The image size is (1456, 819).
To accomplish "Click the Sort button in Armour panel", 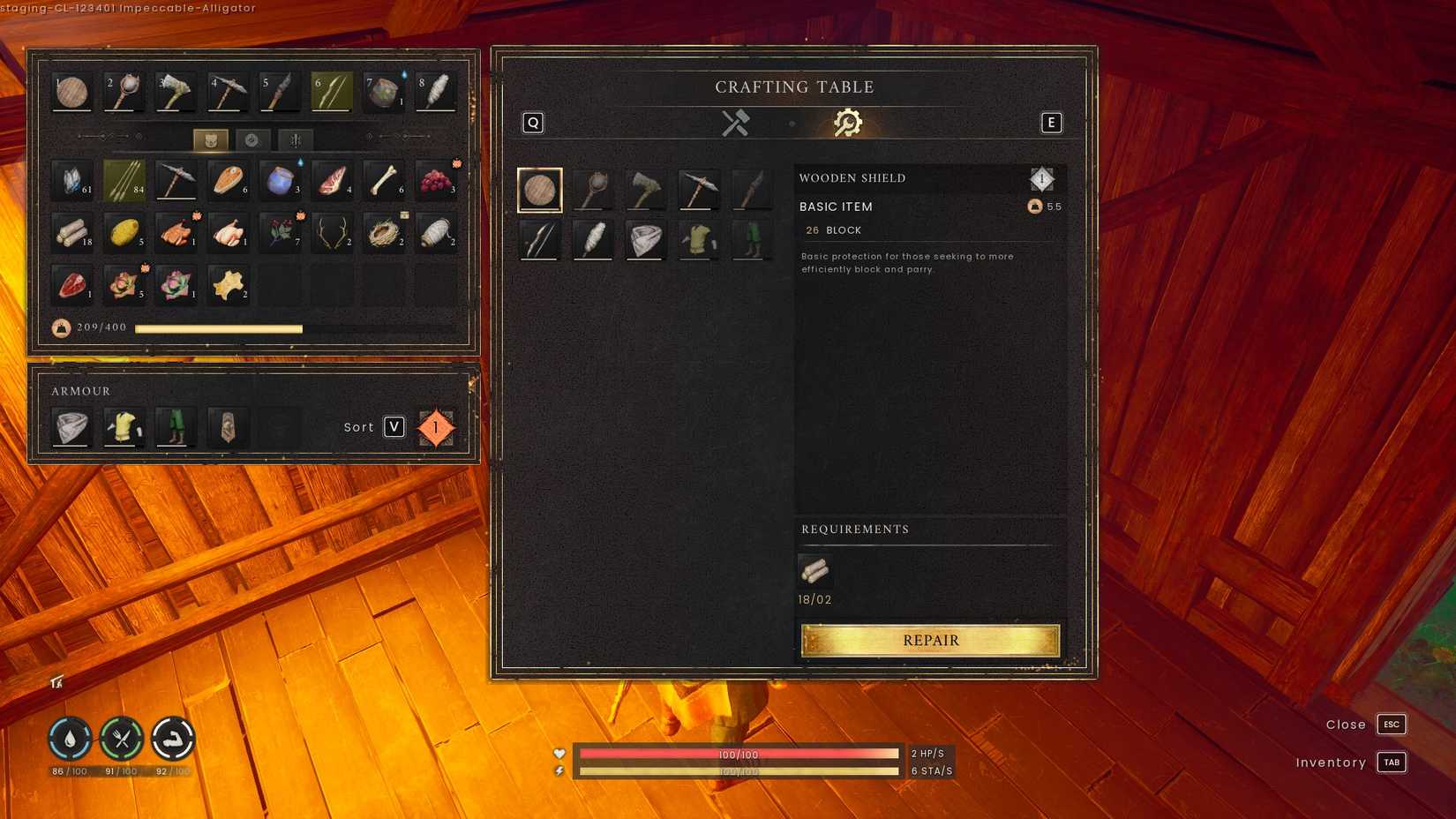I will [392, 427].
